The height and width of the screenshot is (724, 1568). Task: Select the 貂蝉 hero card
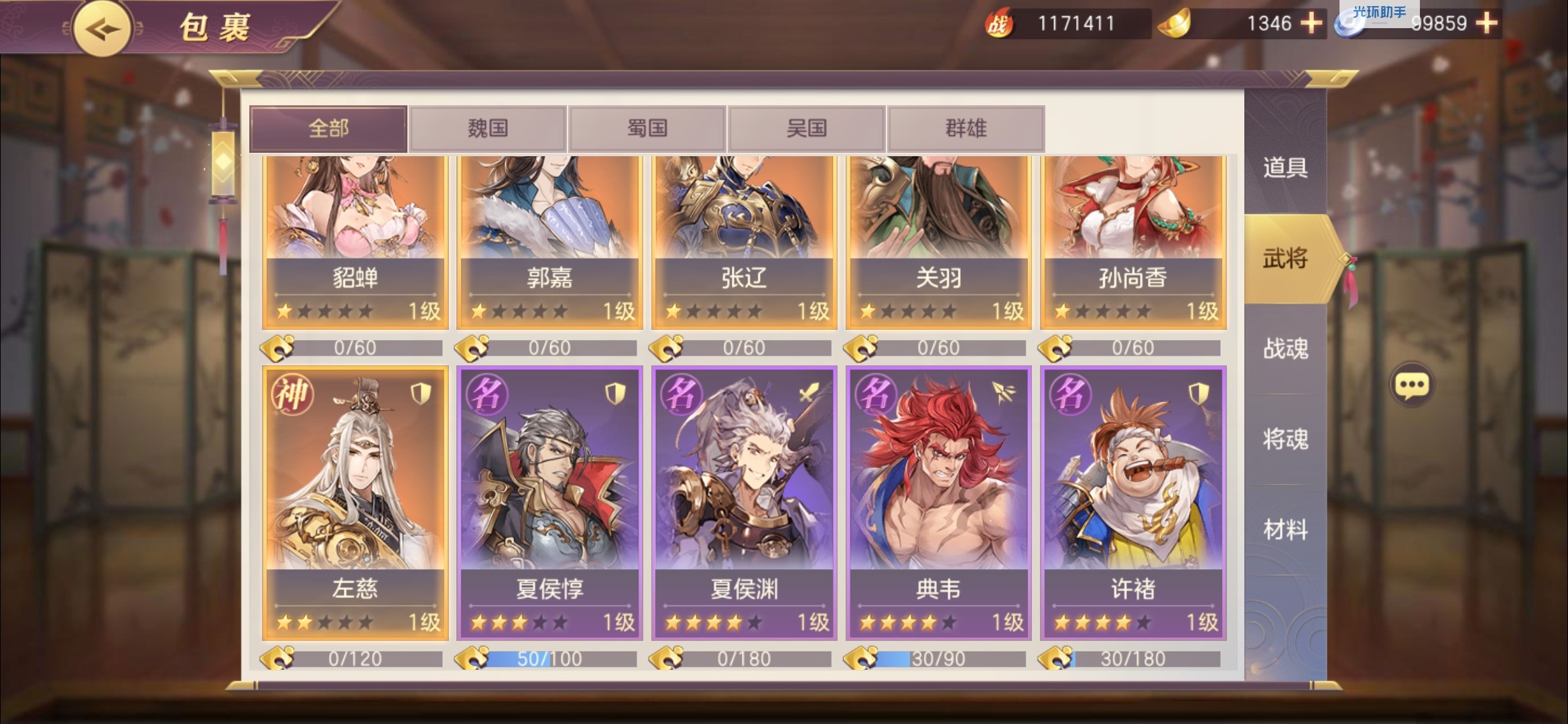355,241
